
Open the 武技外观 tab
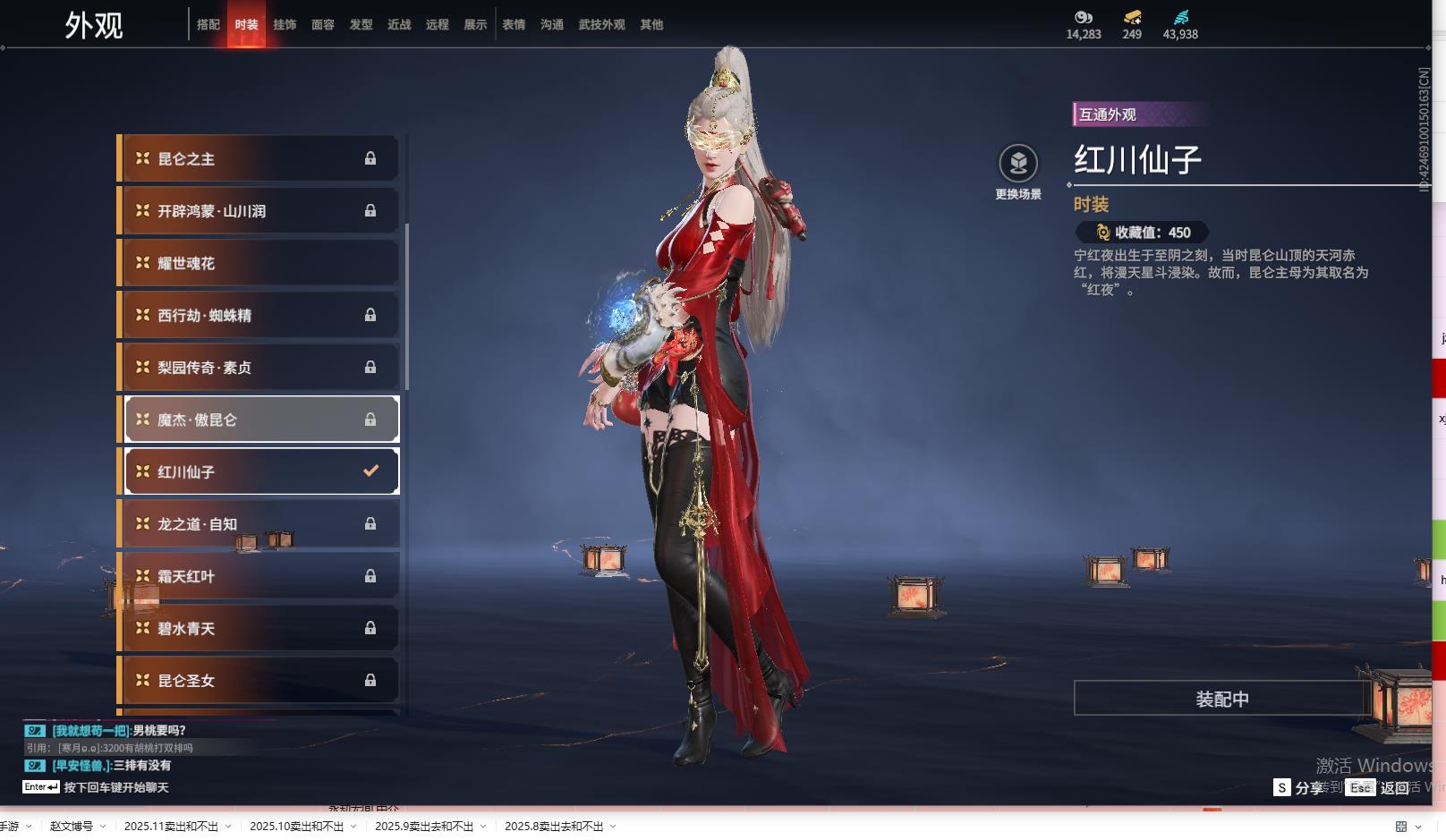coord(601,25)
